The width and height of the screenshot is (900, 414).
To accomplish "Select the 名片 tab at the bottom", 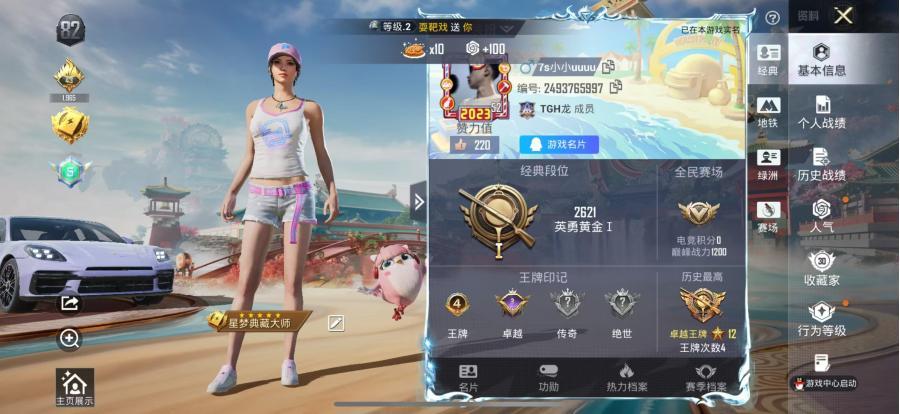I will [468, 377].
